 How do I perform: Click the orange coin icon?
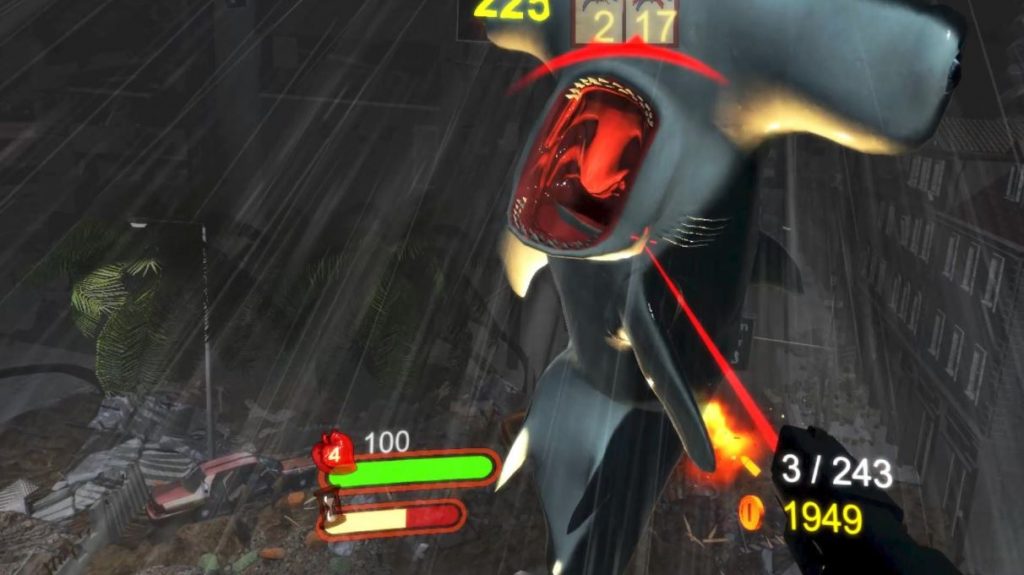(x=750, y=514)
